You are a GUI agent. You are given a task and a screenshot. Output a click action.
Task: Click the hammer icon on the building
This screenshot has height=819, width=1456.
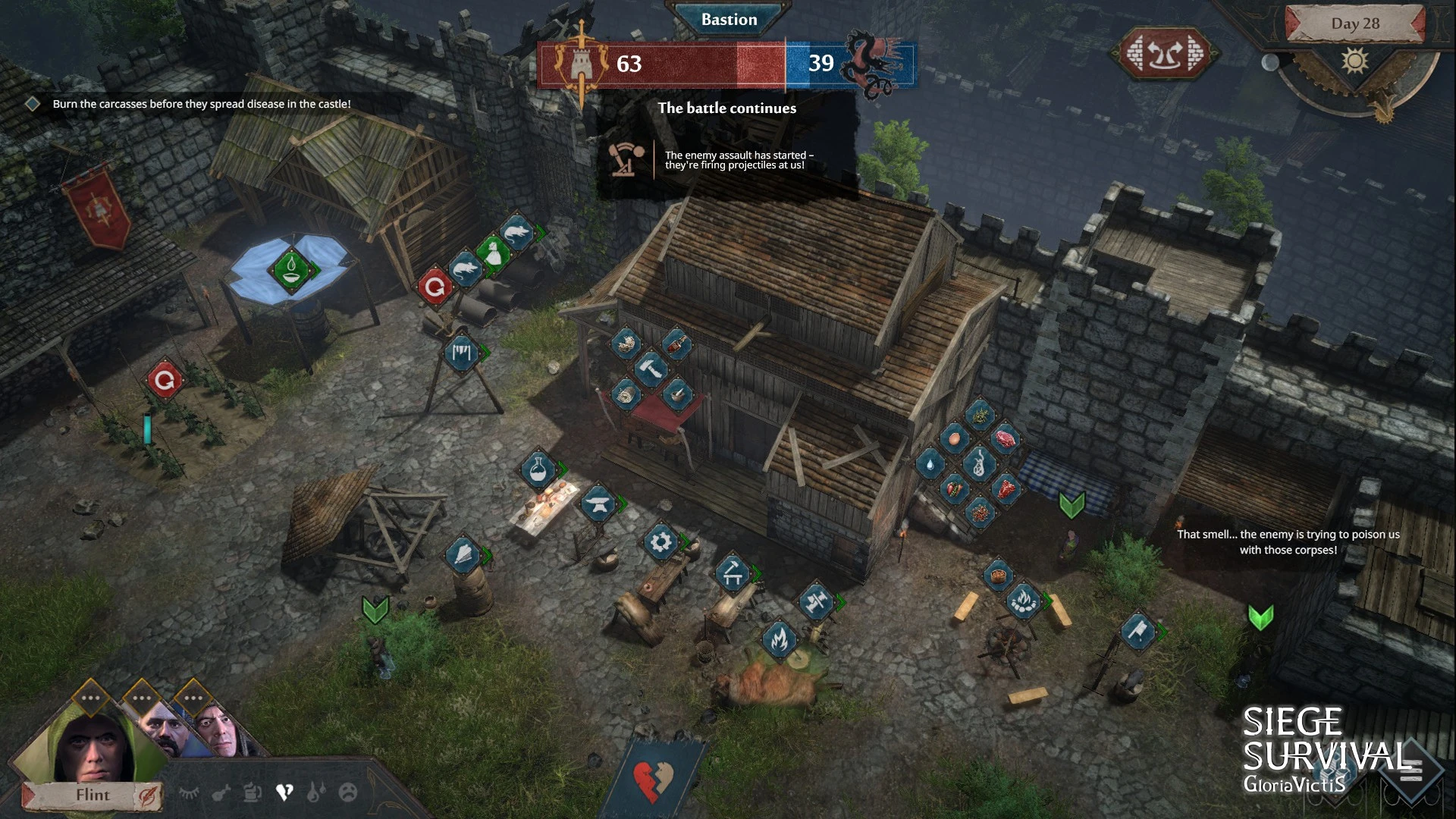click(x=651, y=369)
